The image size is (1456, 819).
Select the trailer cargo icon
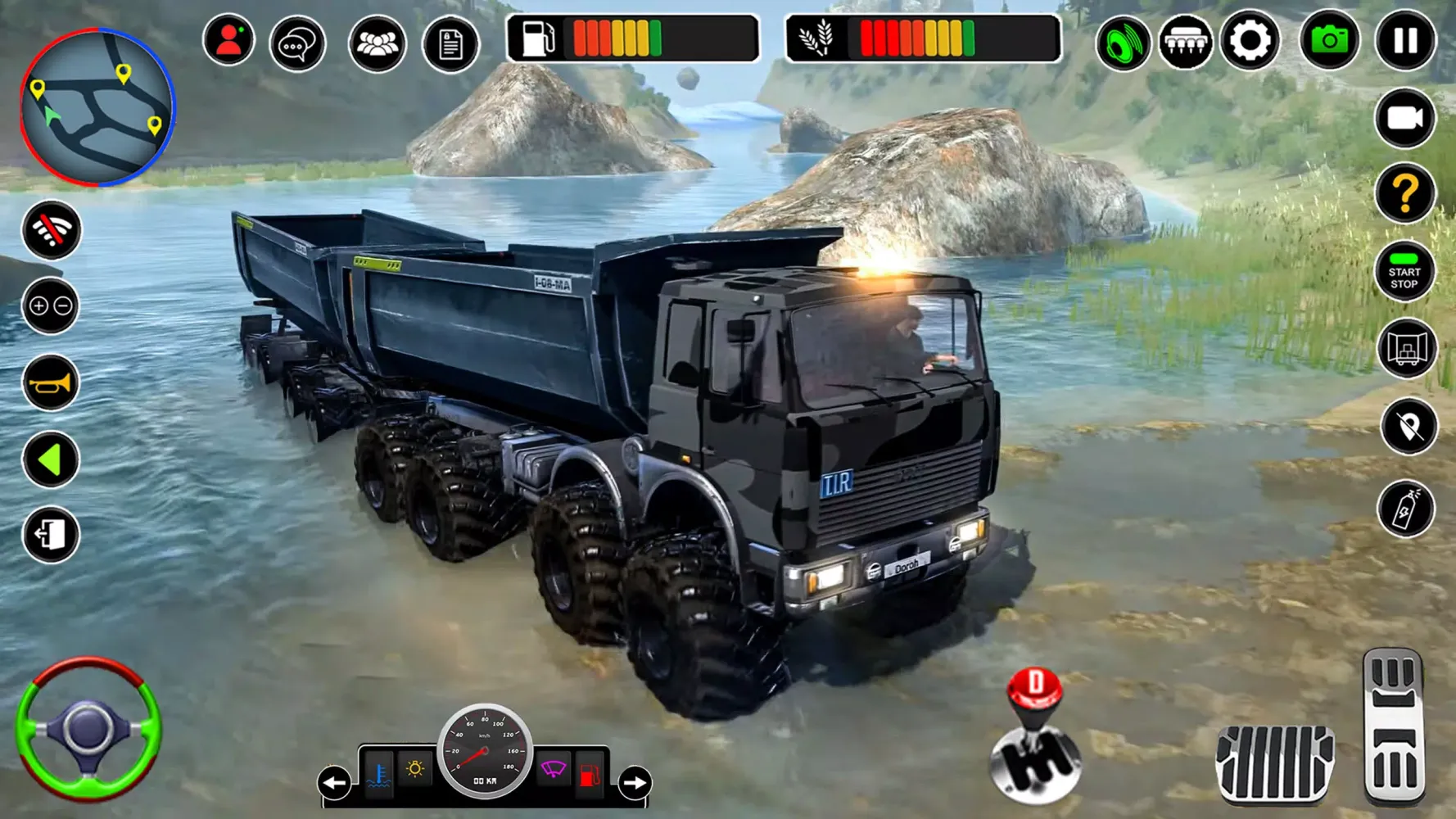1409,348
